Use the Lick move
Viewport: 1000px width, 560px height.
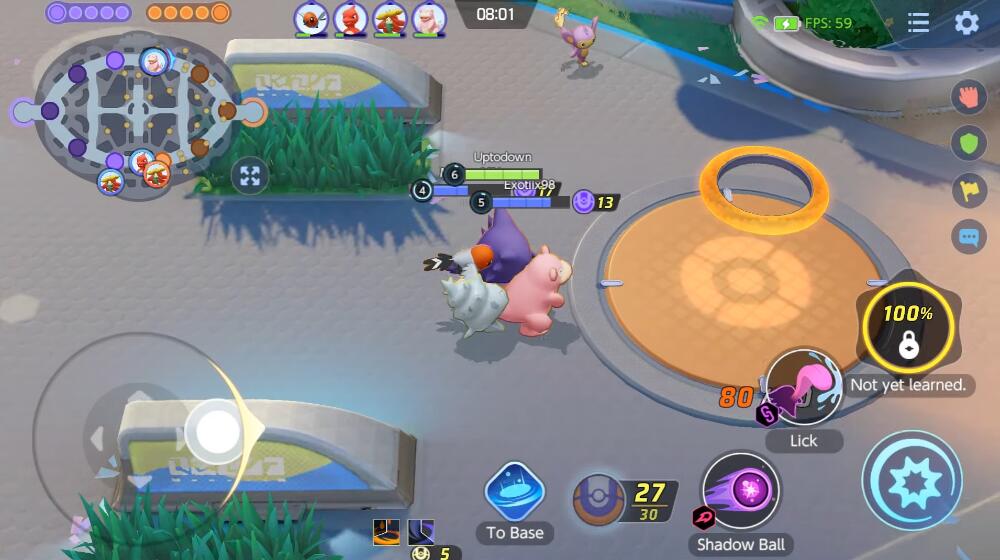pyautogui.click(x=803, y=388)
